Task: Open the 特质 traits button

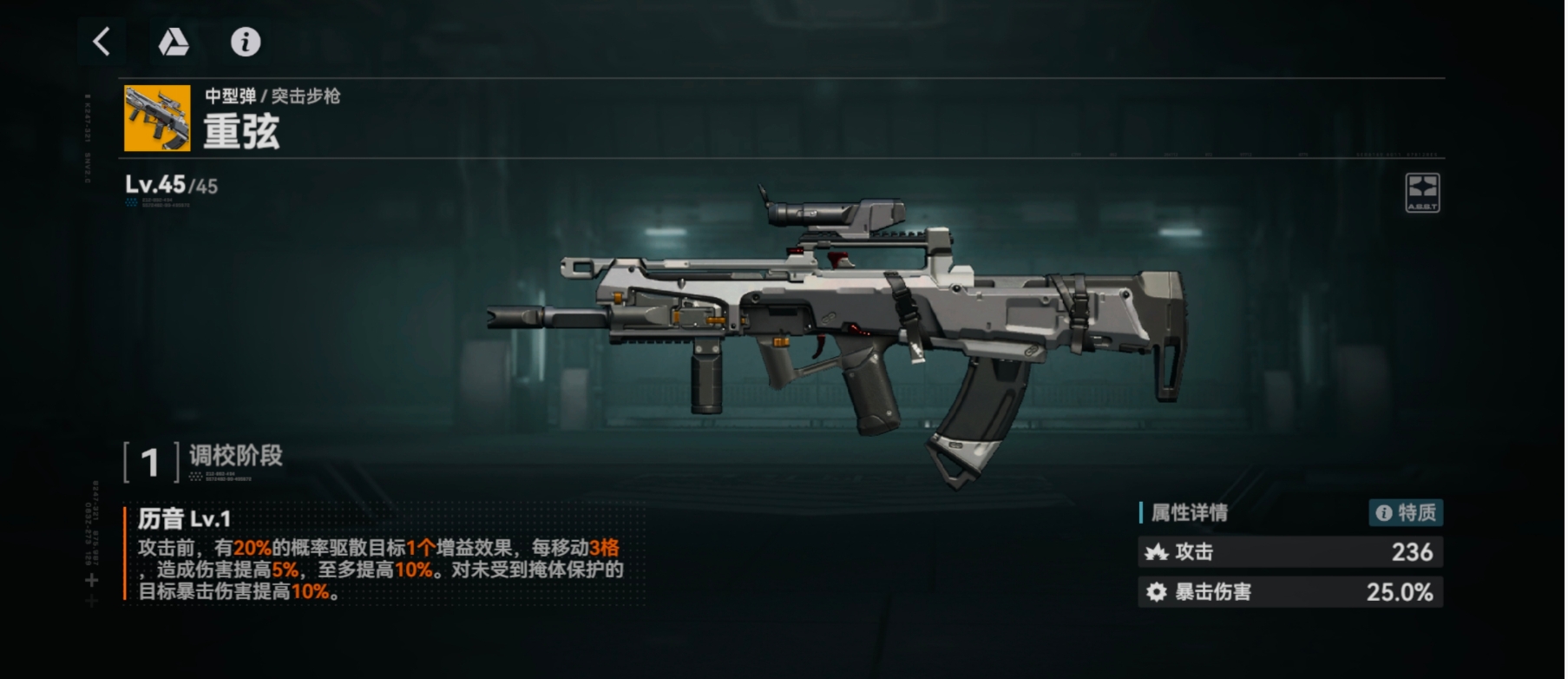Action: click(1406, 513)
